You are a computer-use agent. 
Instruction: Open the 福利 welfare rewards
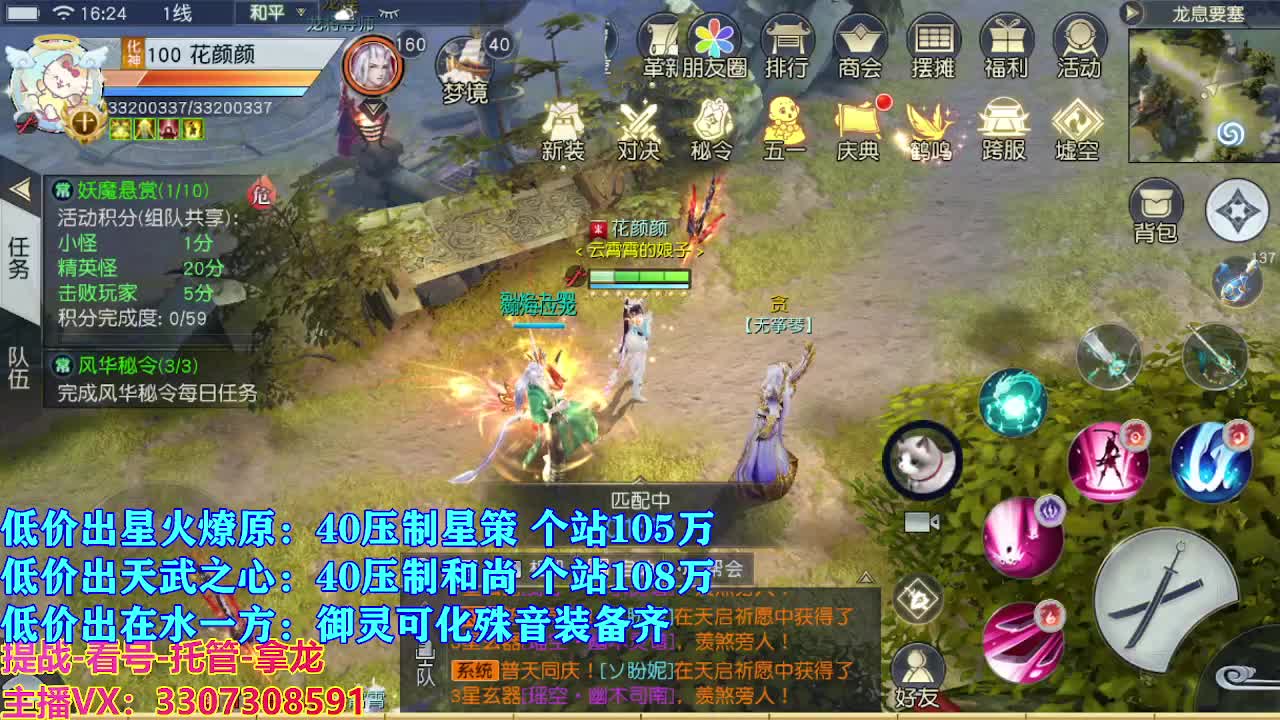point(1007,45)
